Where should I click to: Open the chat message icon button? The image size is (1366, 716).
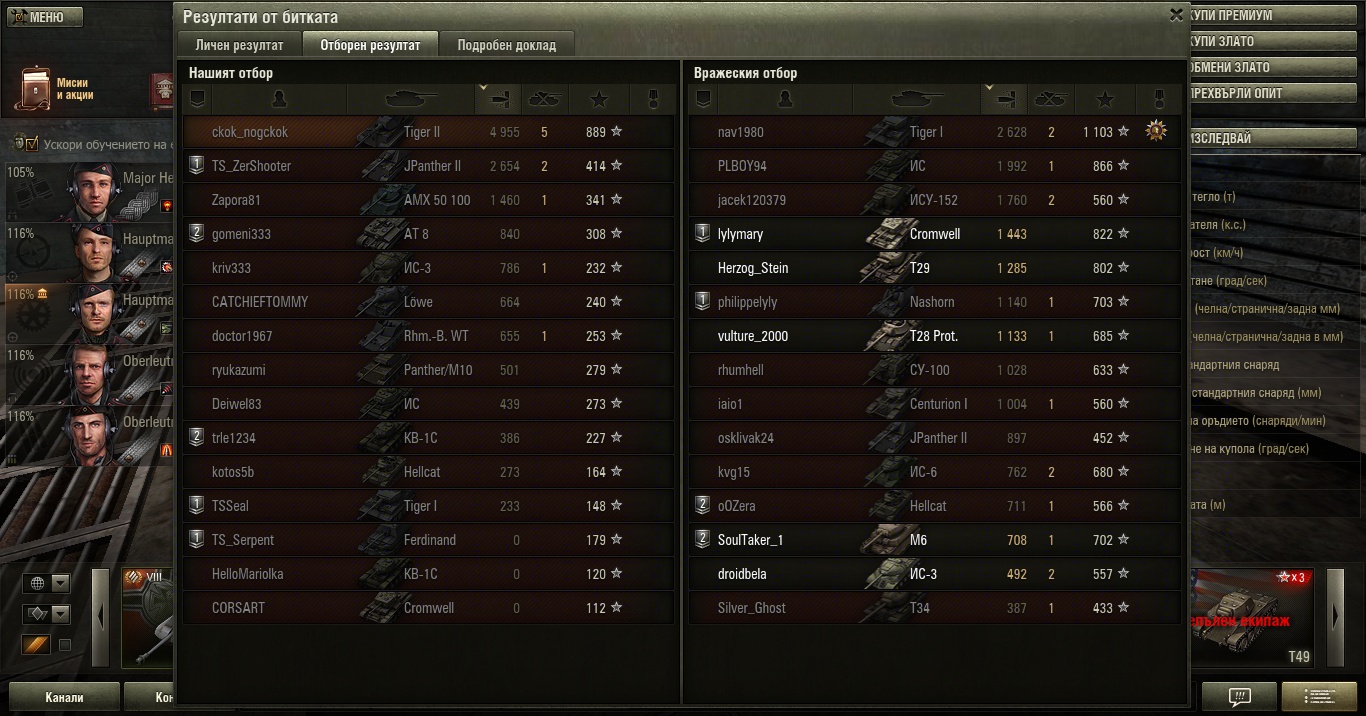point(1239,697)
